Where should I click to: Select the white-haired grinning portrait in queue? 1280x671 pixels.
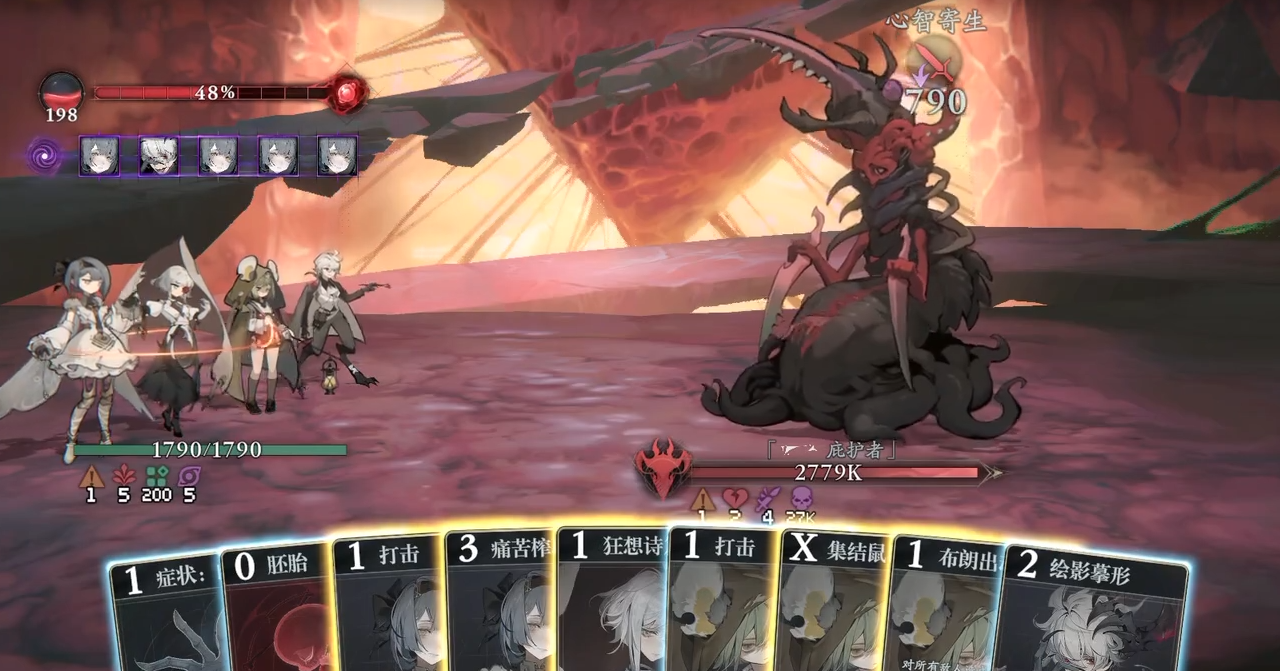tap(158, 156)
